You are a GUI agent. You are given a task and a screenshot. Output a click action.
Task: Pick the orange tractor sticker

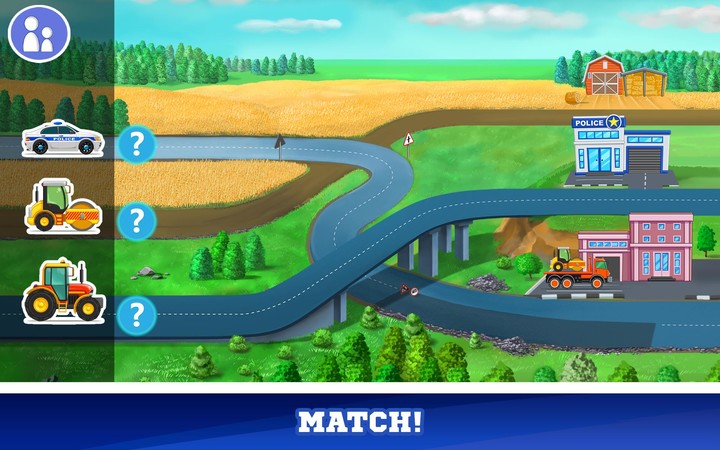(62, 291)
